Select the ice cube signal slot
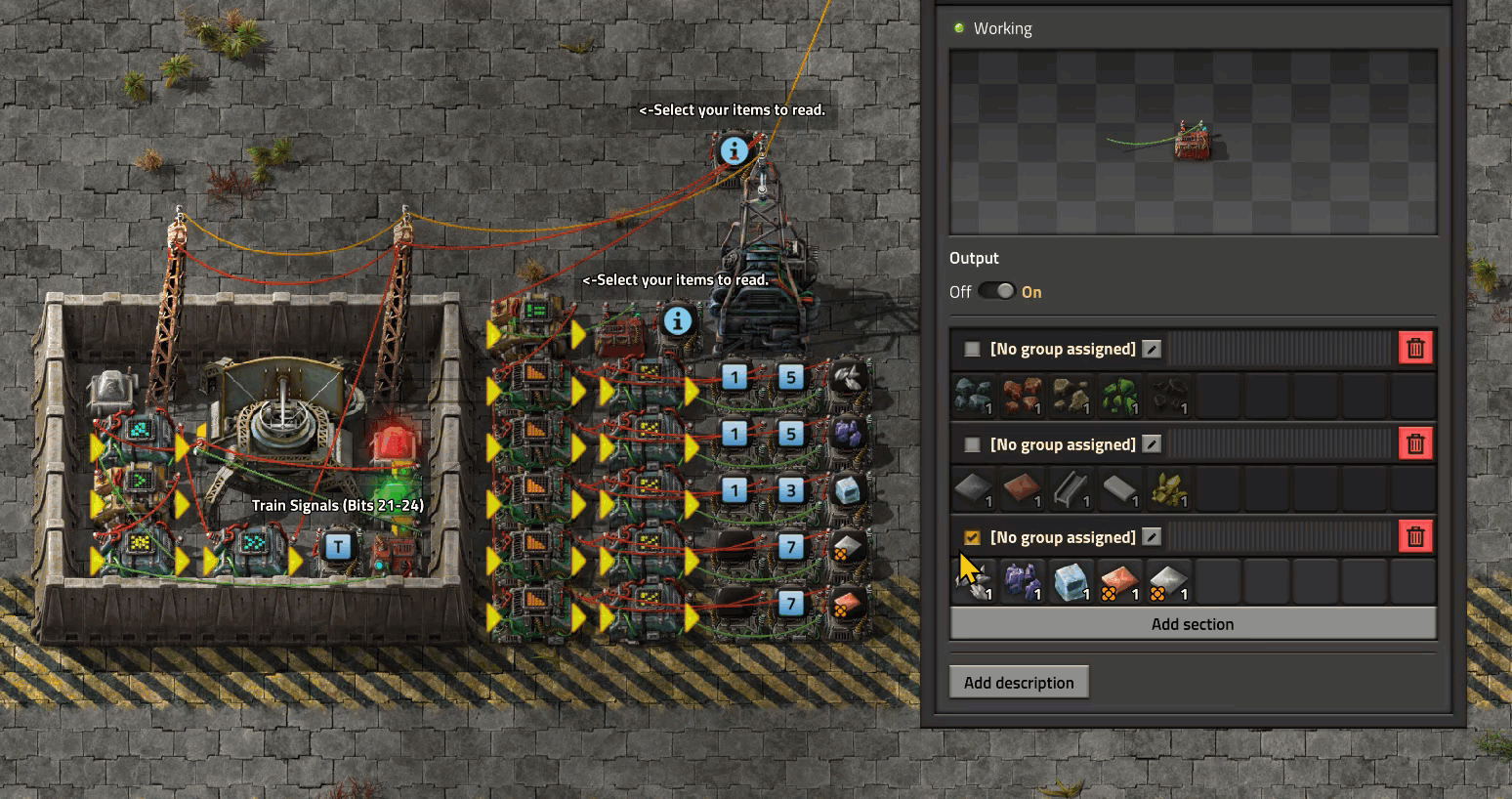Image resolution: width=1512 pixels, height=799 pixels. (1071, 582)
